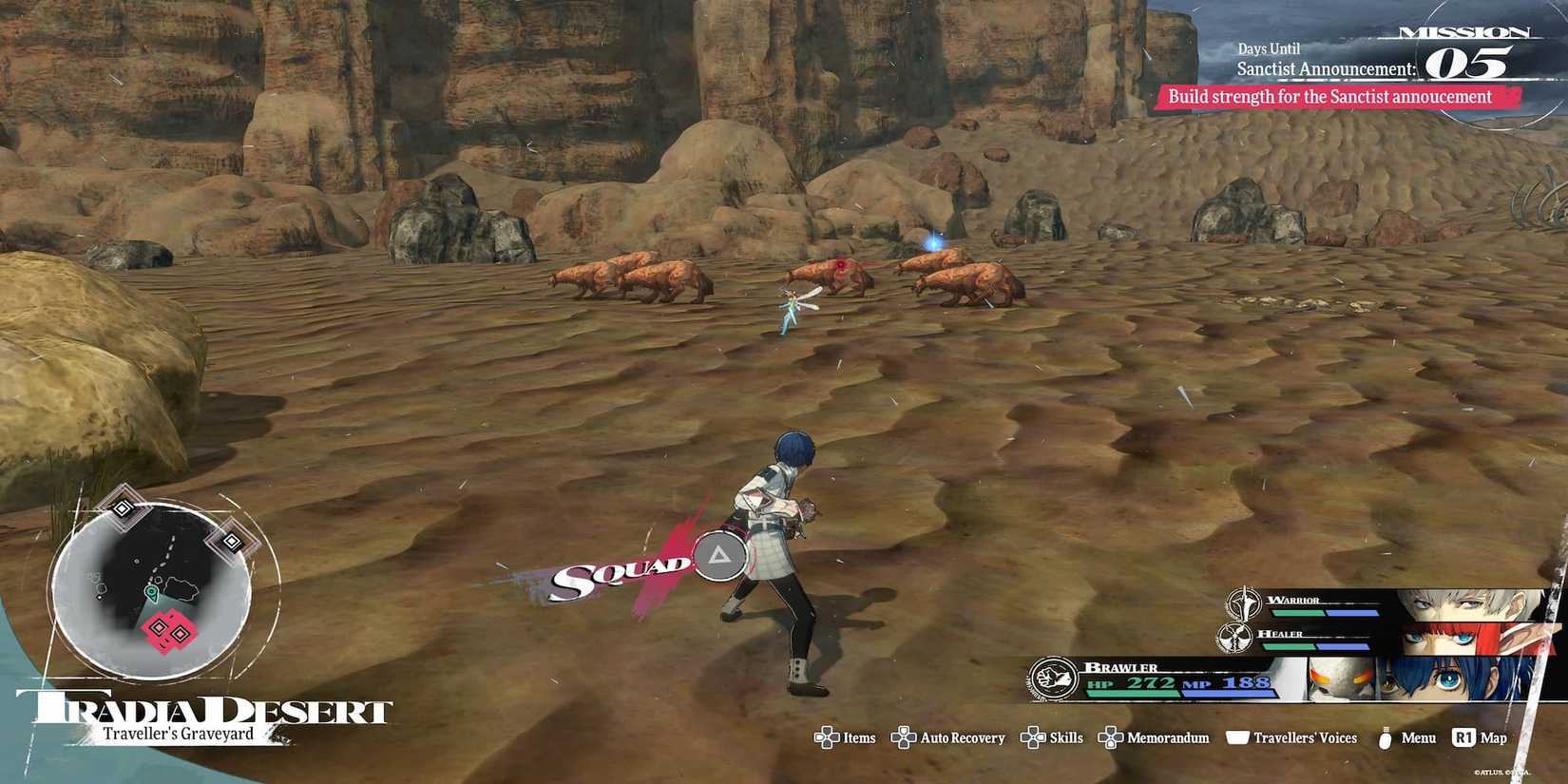Open the Memorandum icon
Image resolution: width=1568 pixels, height=784 pixels.
1110,737
